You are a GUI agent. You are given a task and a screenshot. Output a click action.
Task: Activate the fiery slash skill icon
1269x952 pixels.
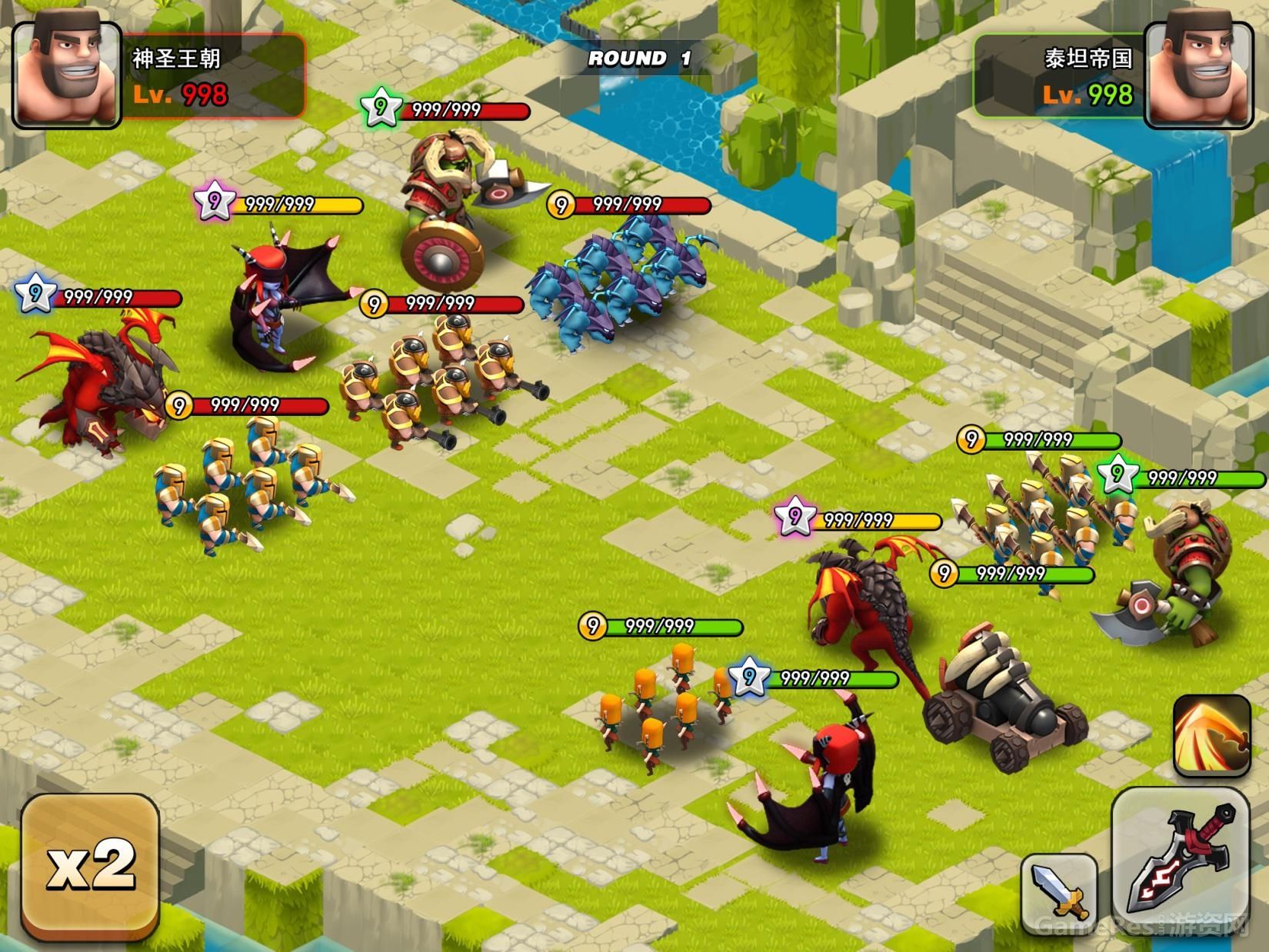tap(1211, 734)
